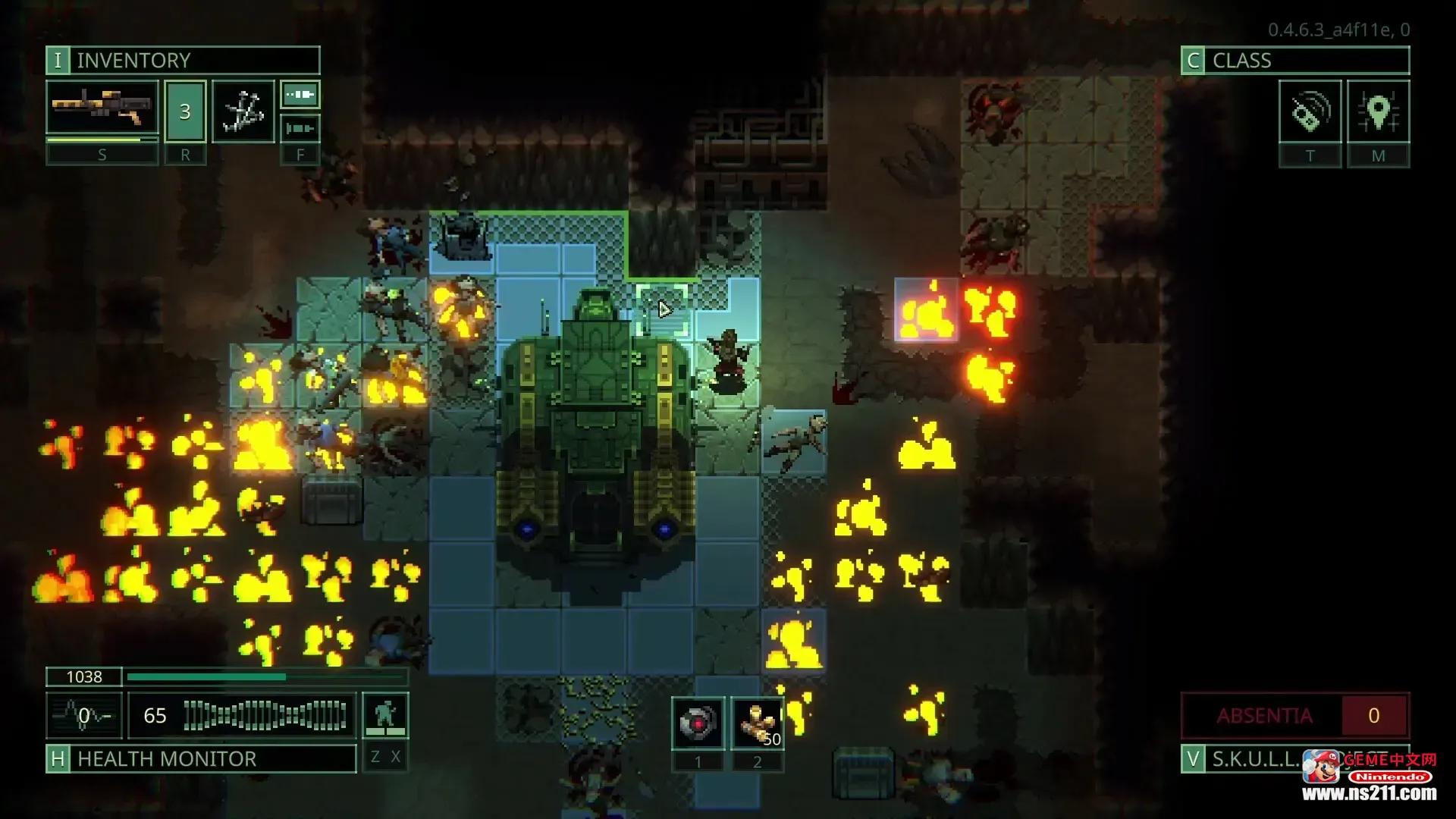This screenshot has width=1456, height=819.
Task: Use the quick item with 50 count
Action: coord(757,723)
